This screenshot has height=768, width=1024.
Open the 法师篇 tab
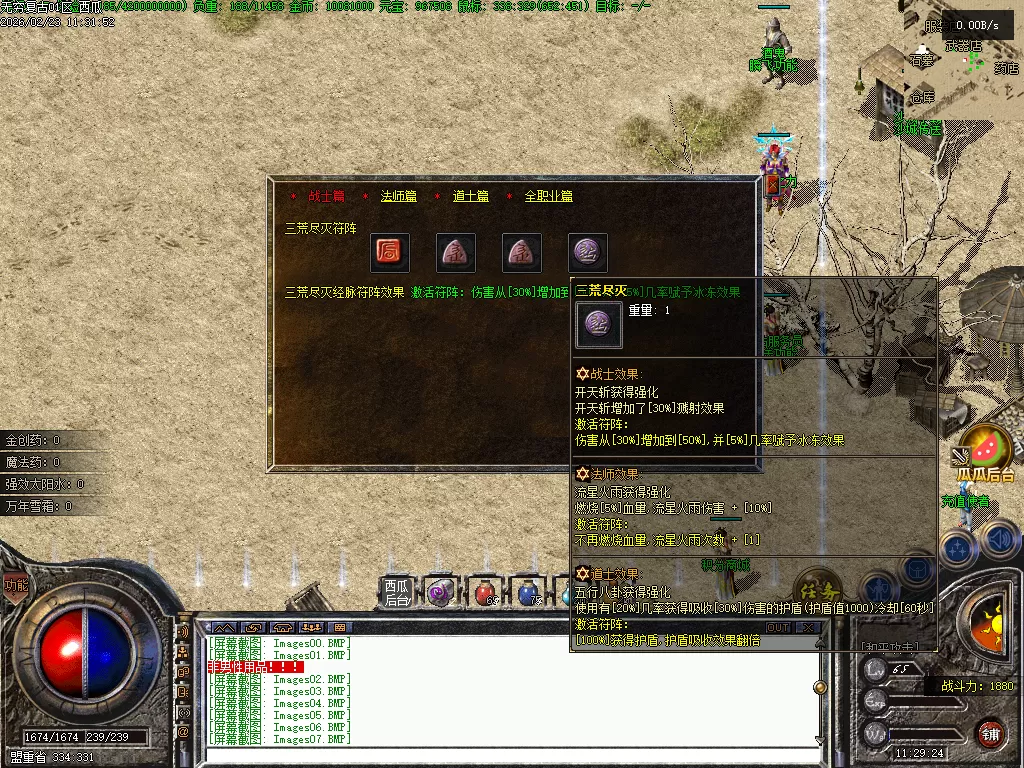tap(398, 197)
